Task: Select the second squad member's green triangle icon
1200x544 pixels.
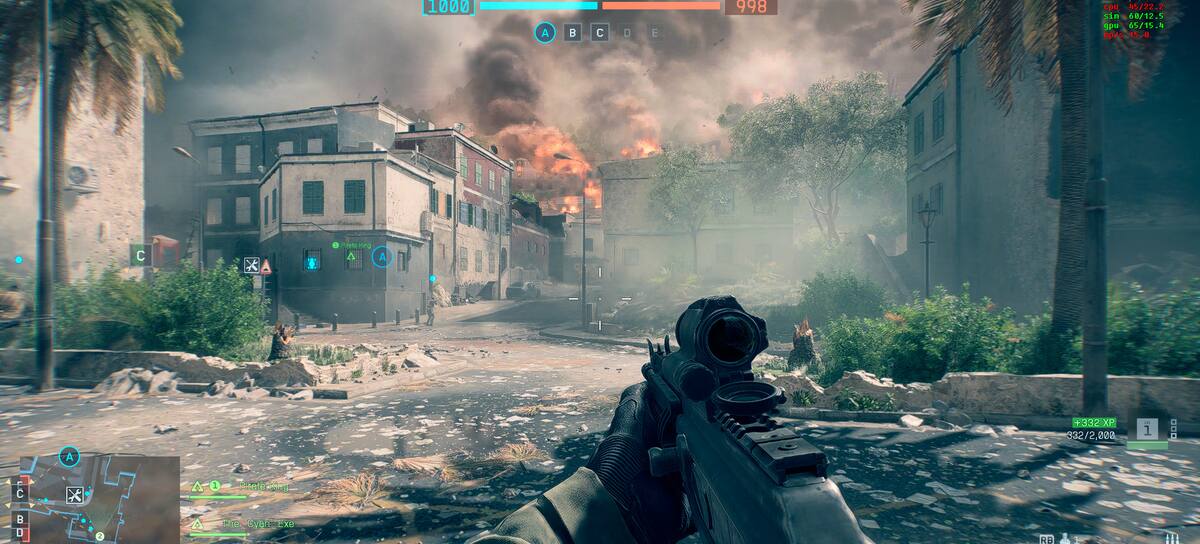Action: (x=198, y=523)
